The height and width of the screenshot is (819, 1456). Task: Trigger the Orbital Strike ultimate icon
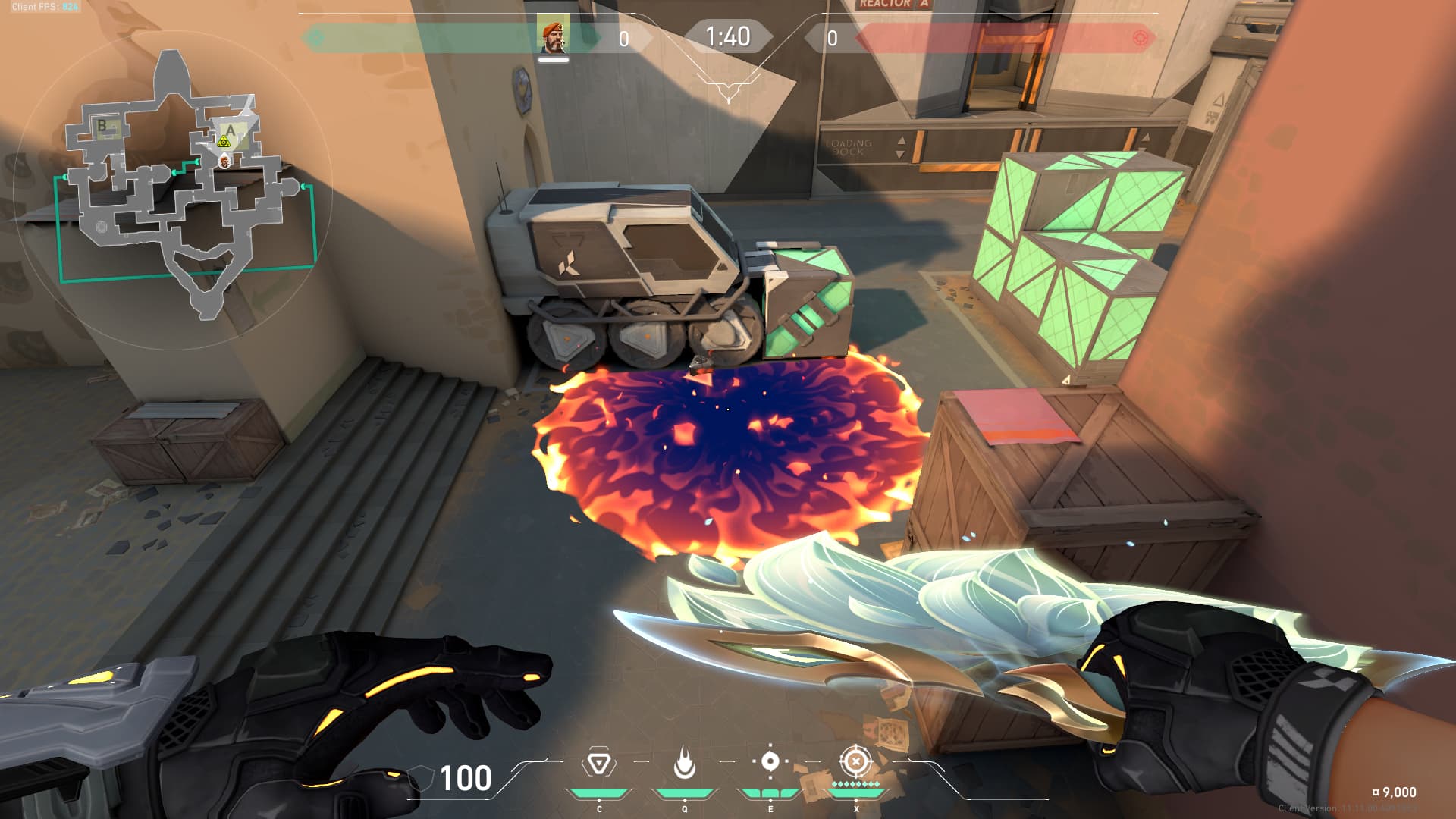856,761
